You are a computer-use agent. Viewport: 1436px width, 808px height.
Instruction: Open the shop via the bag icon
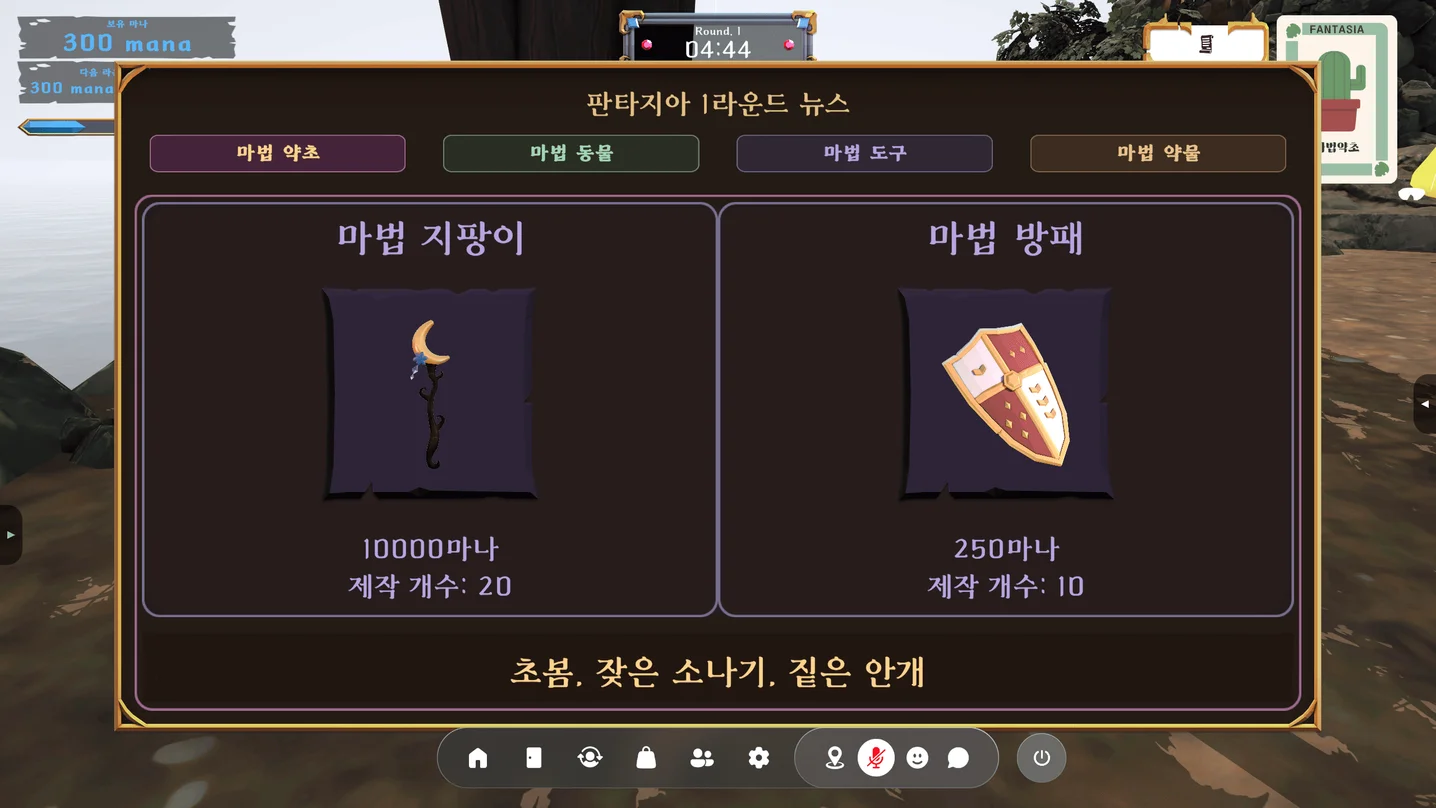[x=645, y=758]
